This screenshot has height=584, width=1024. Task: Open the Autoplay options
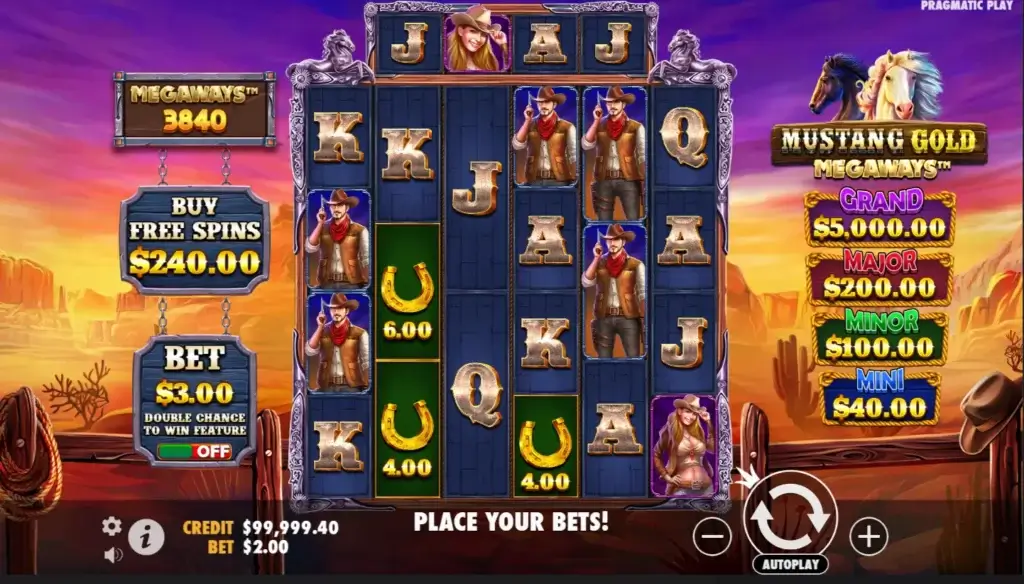(x=790, y=564)
